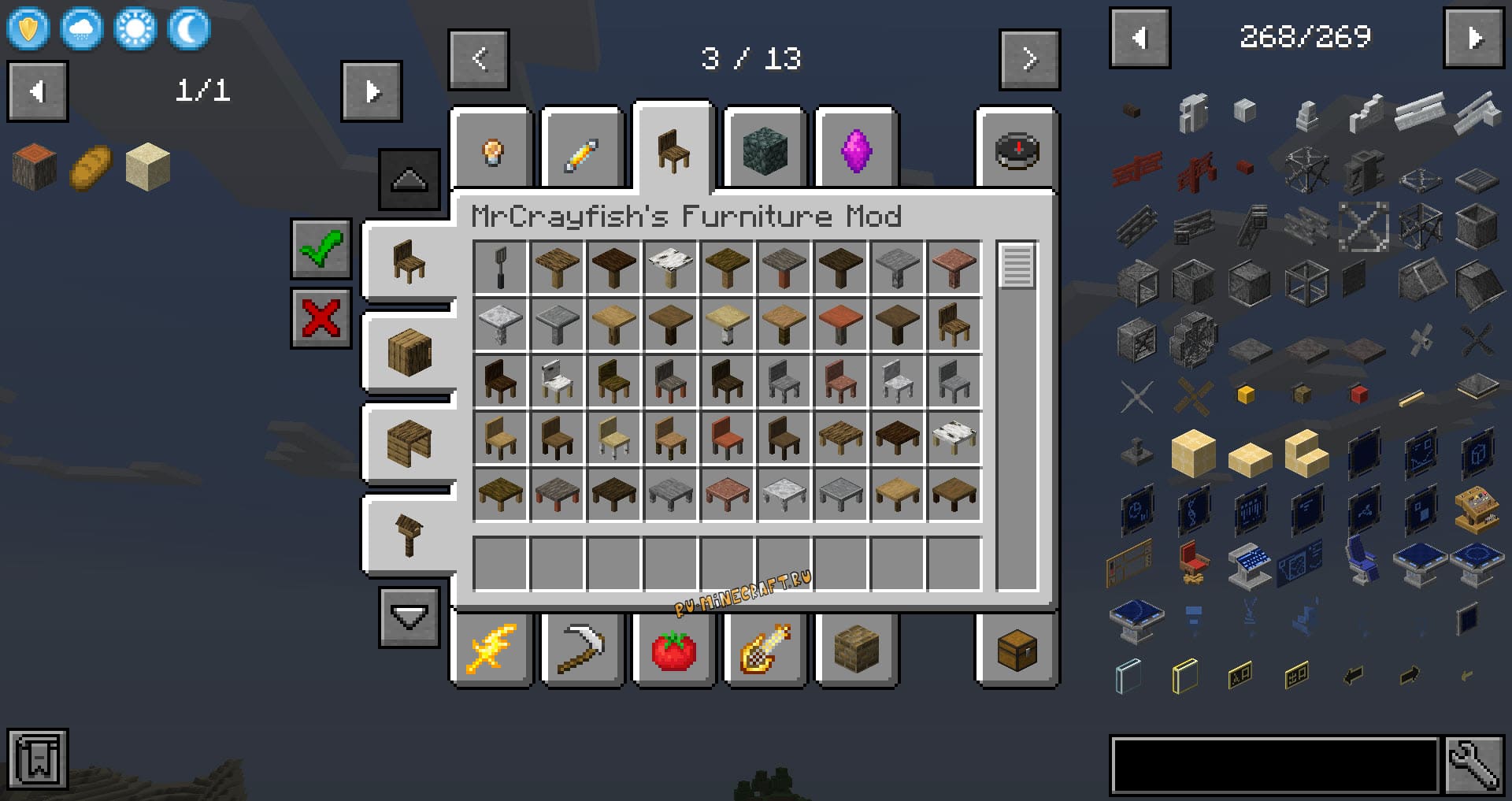Click the red X button
The width and height of the screenshot is (1512, 801).
pyautogui.click(x=321, y=318)
